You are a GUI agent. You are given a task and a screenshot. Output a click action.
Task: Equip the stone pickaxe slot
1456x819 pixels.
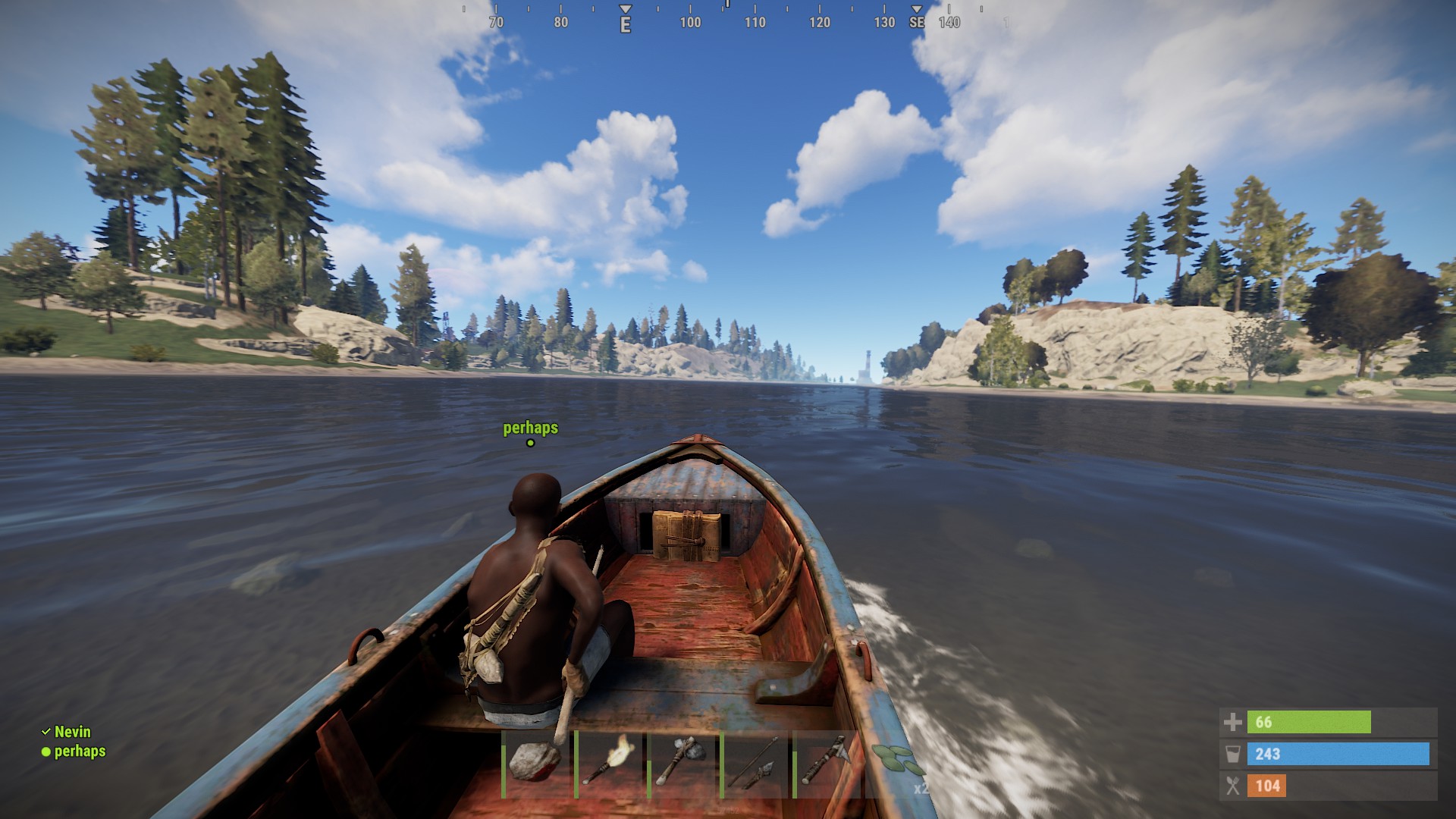point(827,763)
